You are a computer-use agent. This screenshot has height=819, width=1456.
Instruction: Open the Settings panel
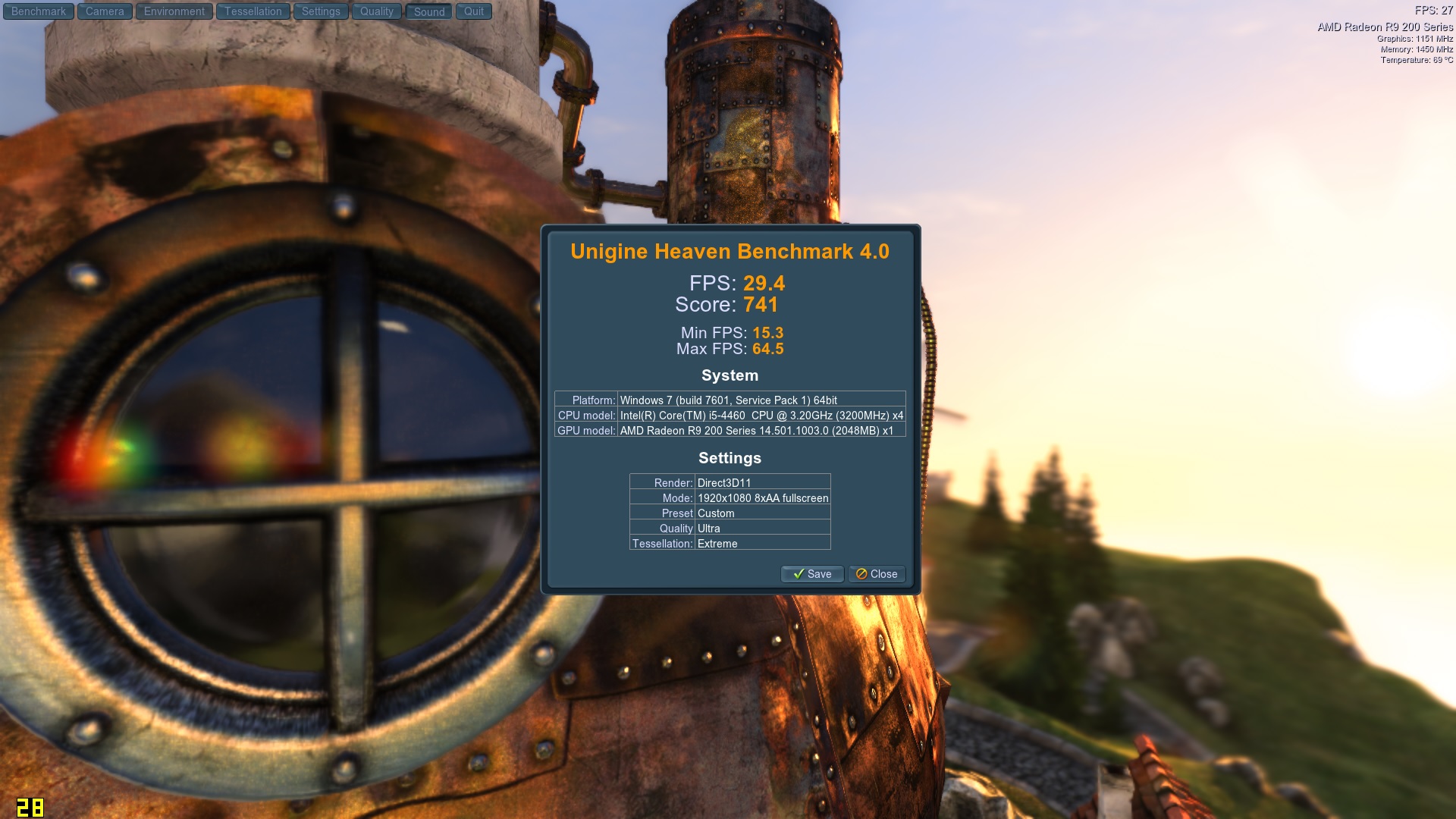321,11
